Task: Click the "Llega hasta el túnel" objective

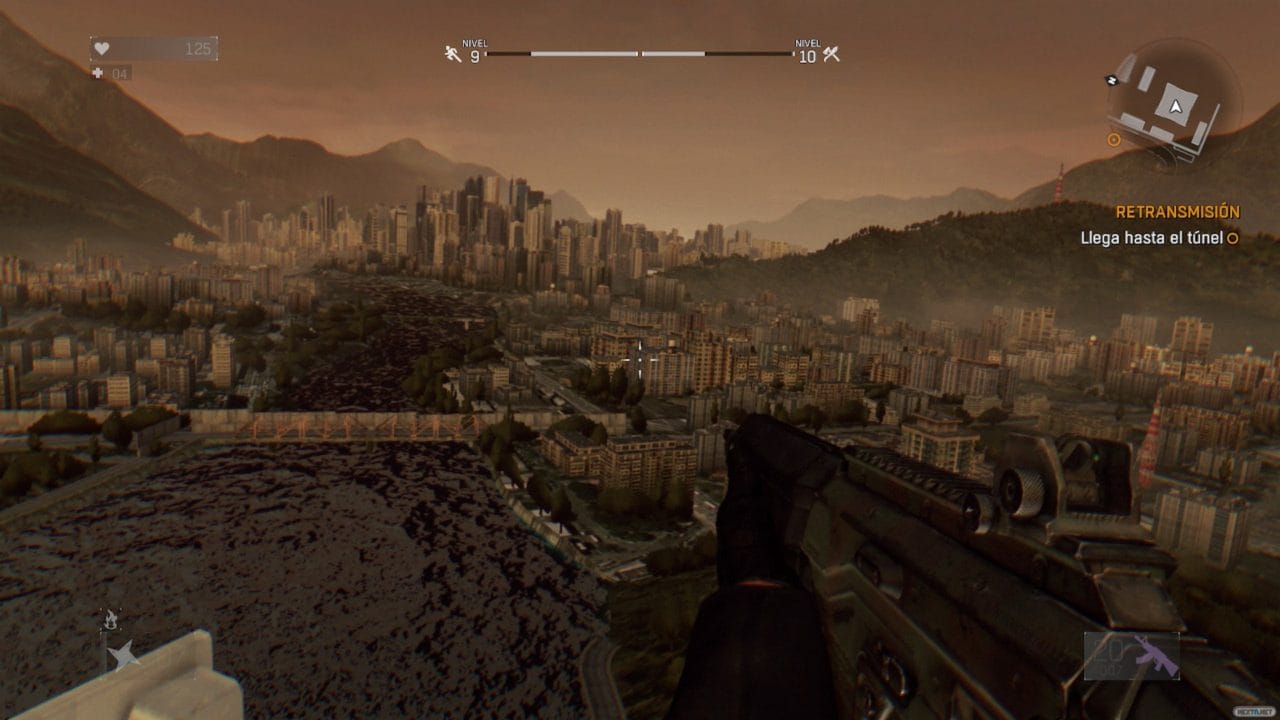Action: [x=1153, y=238]
